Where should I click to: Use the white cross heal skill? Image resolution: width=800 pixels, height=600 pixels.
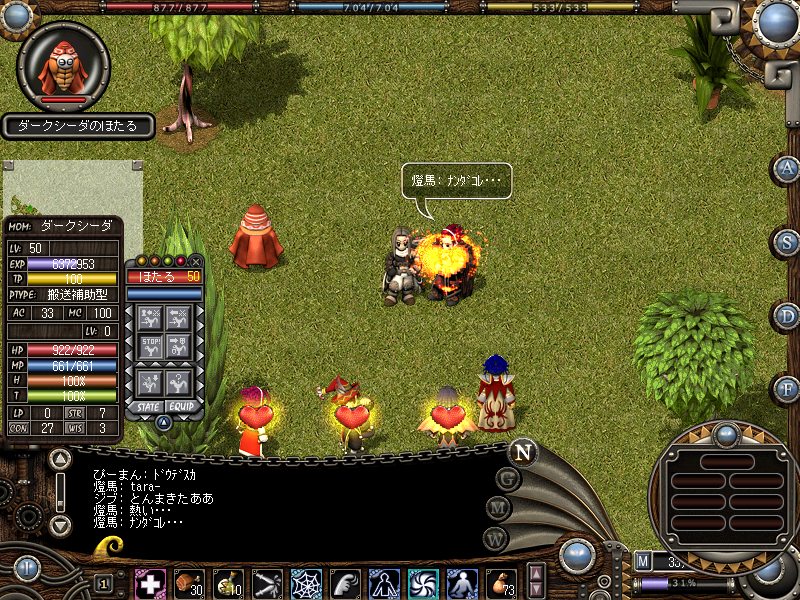point(151,583)
